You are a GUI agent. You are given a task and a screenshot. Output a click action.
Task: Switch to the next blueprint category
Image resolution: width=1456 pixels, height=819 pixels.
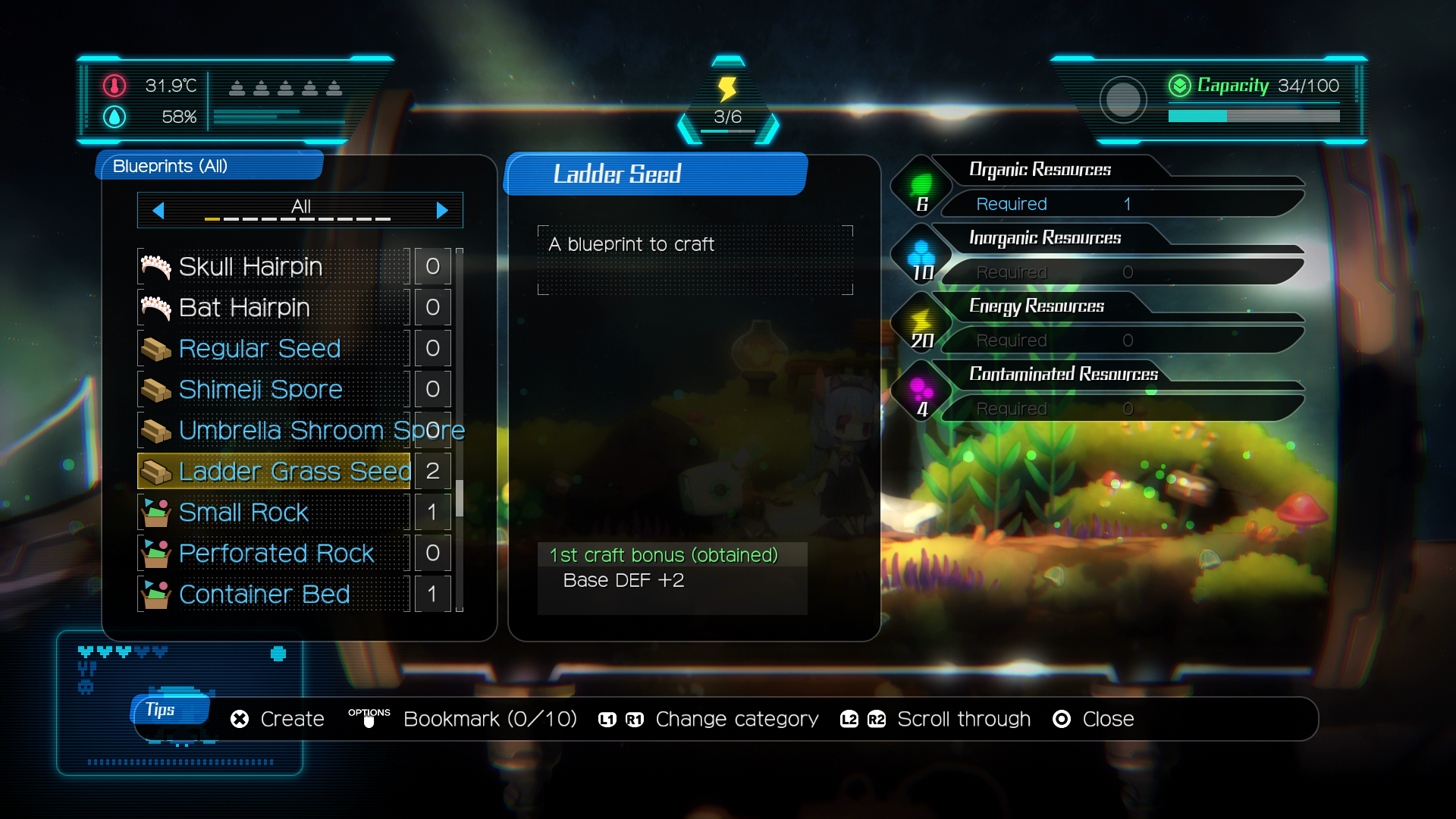442,210
